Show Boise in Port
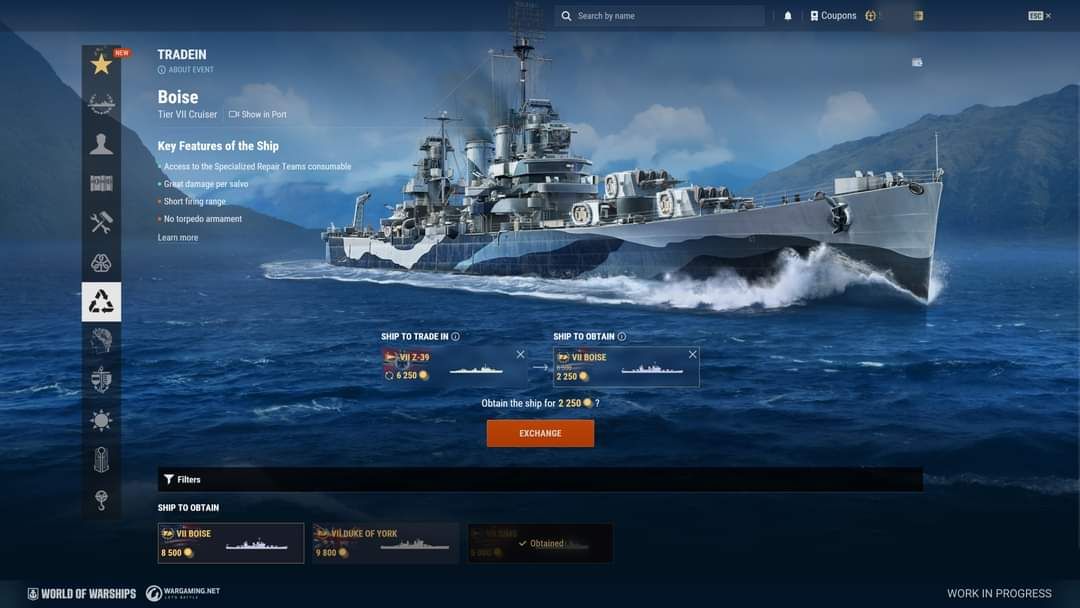1080x608 pixels. coord(258,115)
